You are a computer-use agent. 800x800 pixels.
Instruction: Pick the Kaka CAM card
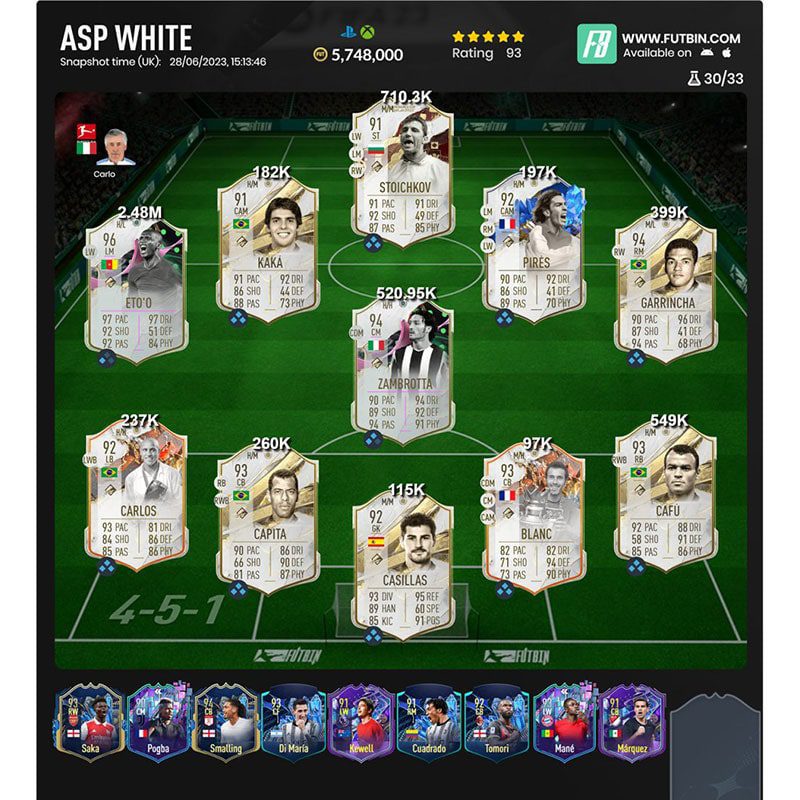click(x=268, y=250)
